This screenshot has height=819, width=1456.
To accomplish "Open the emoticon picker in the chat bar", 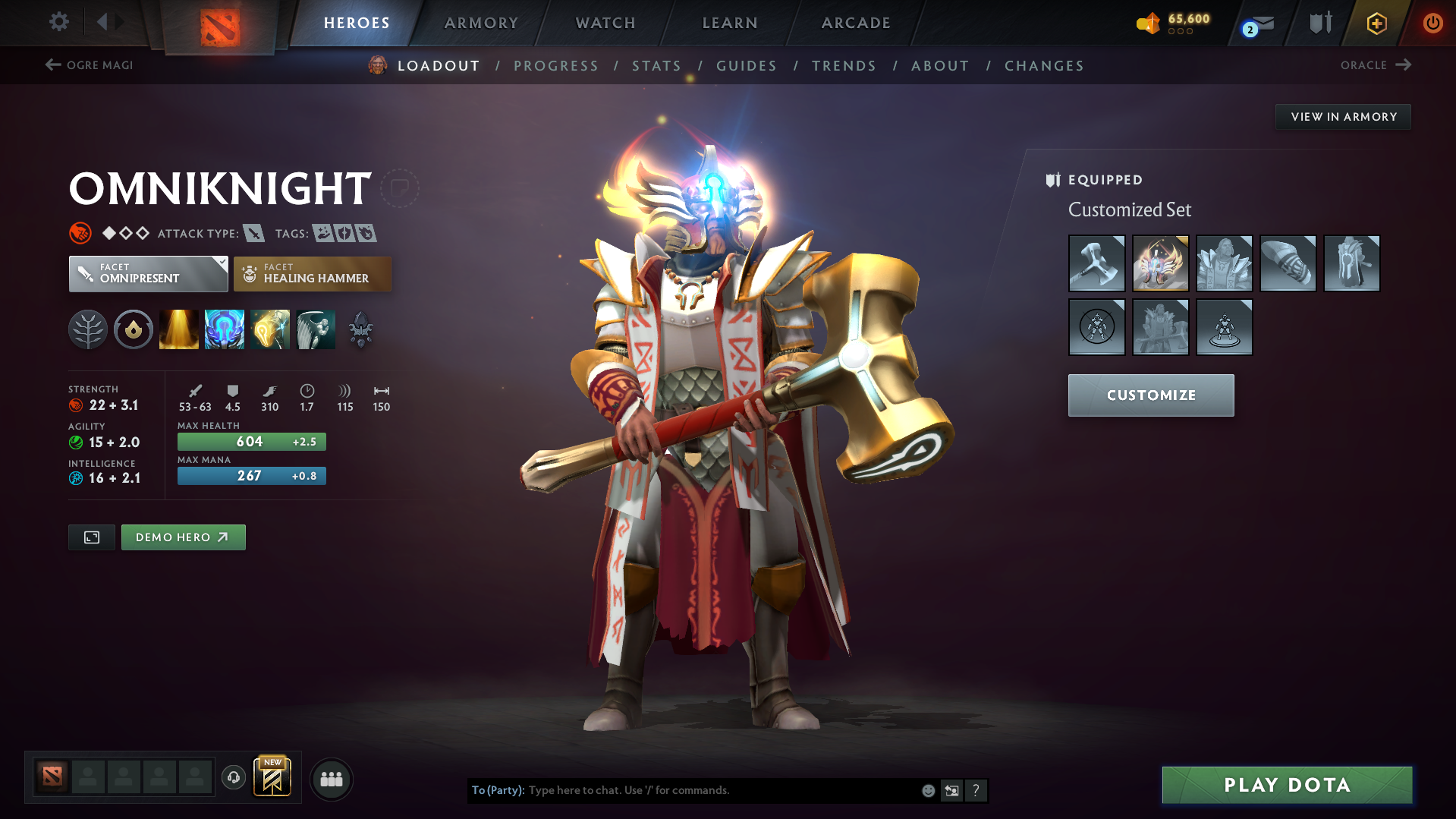I will pyautogui.click(x=928, y=790).
